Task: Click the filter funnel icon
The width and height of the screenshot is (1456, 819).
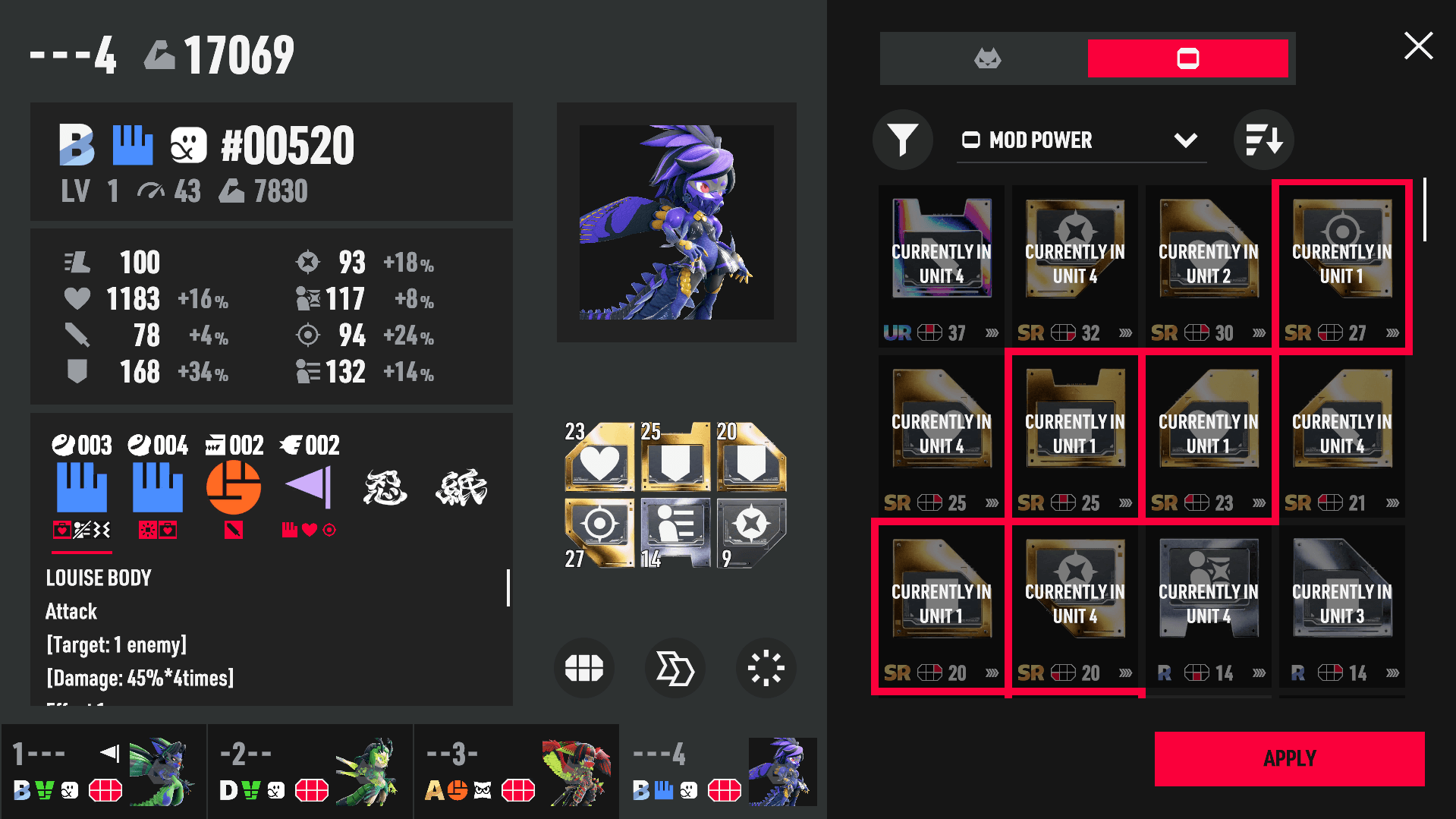Action: point(902,140)
